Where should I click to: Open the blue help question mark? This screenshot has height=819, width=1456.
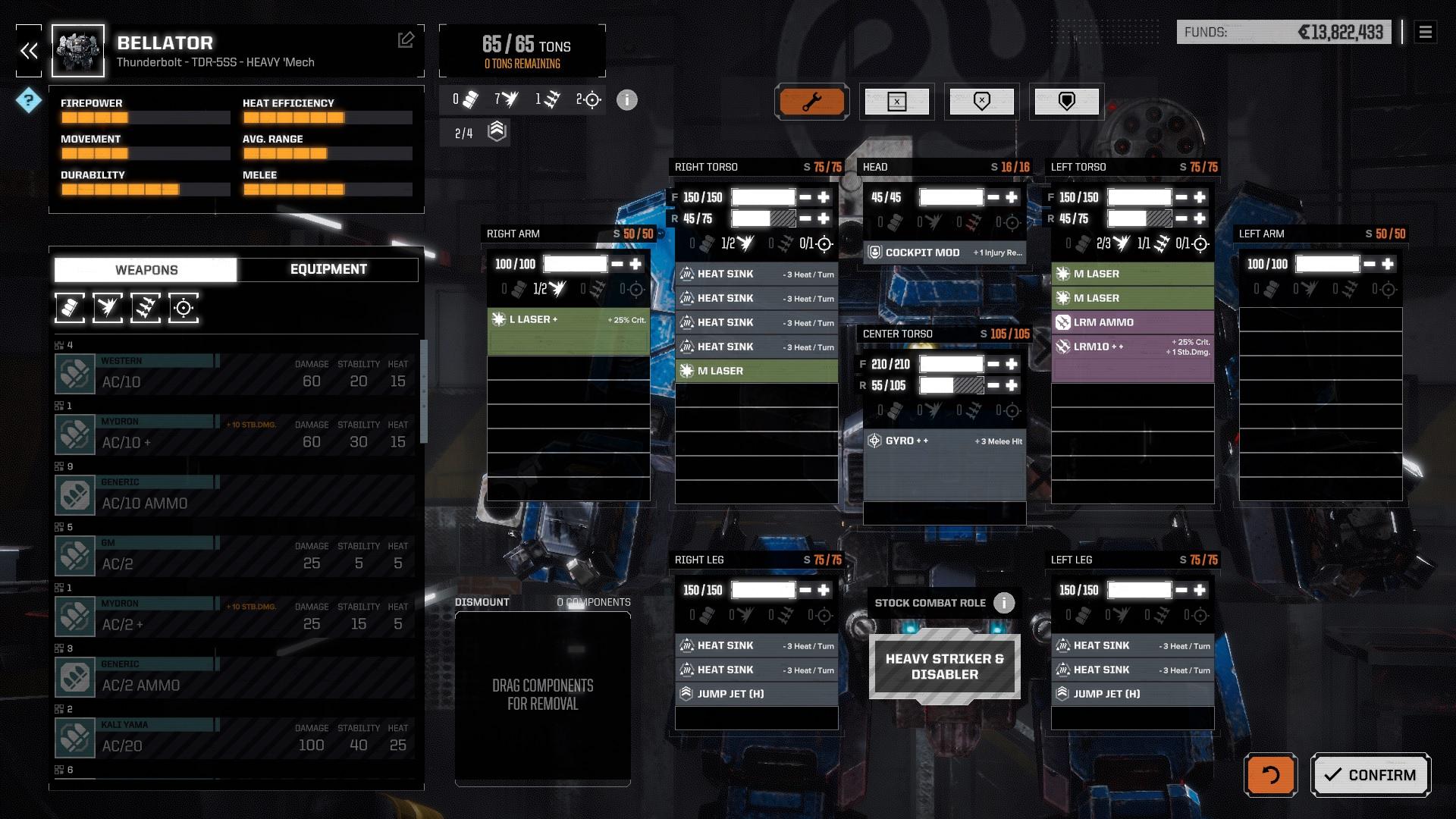(x=29, y=99)
